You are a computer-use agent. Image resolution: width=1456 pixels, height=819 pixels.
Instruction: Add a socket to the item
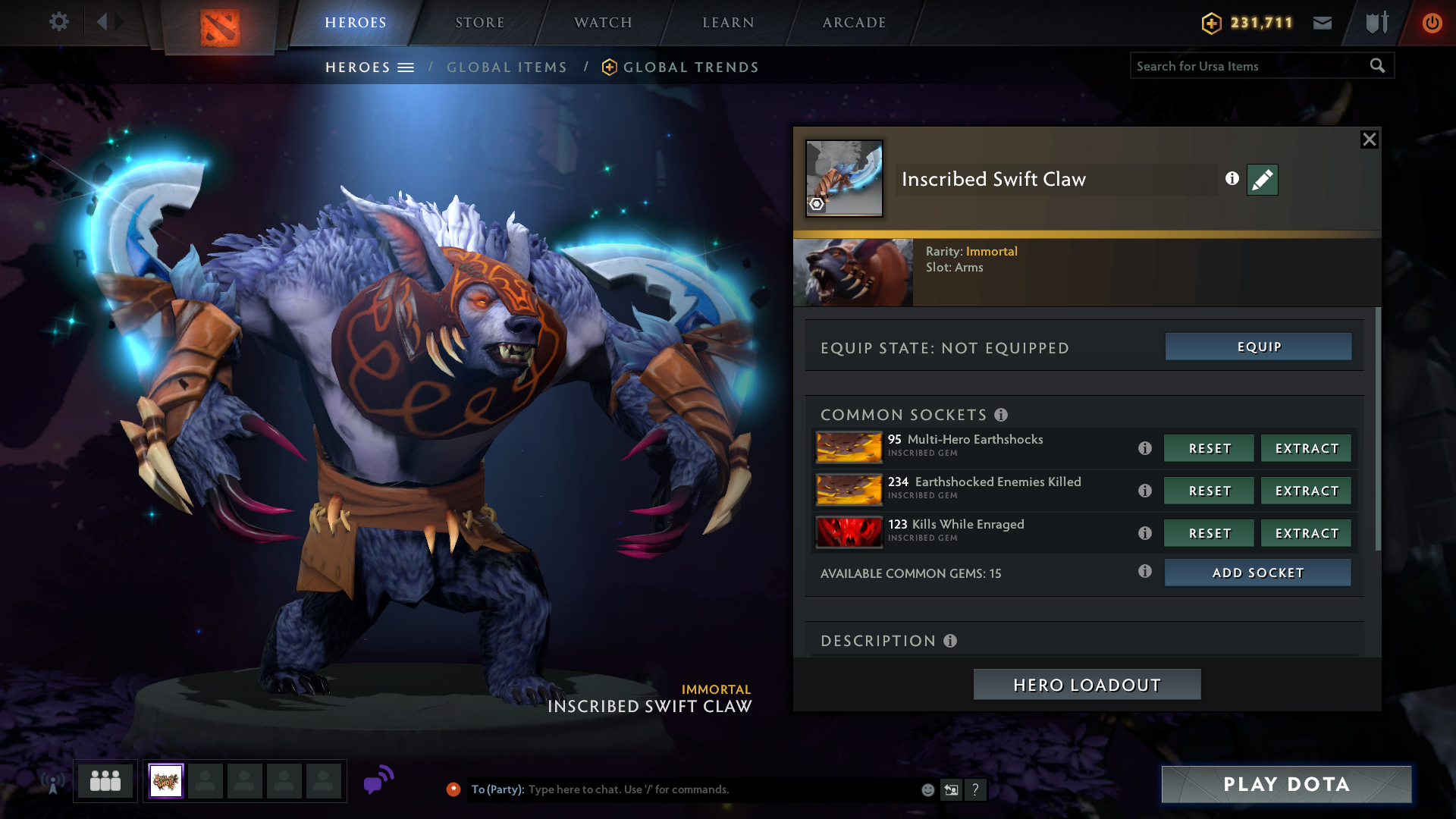(x=1257, y=573)
